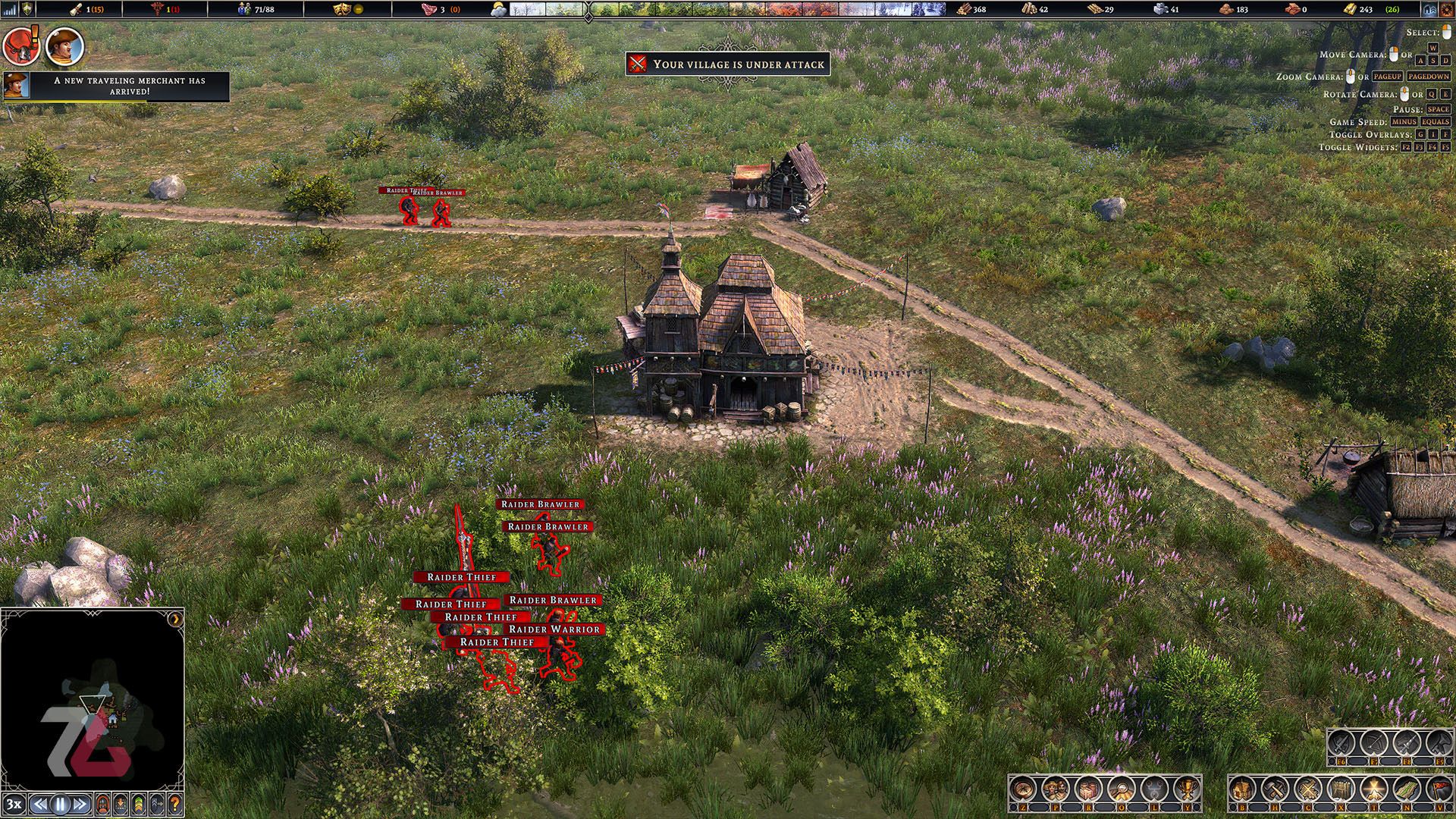
Task: Click the 'Your village is under attack' banner
Action: pyautogui.click(x=728, y=64)
